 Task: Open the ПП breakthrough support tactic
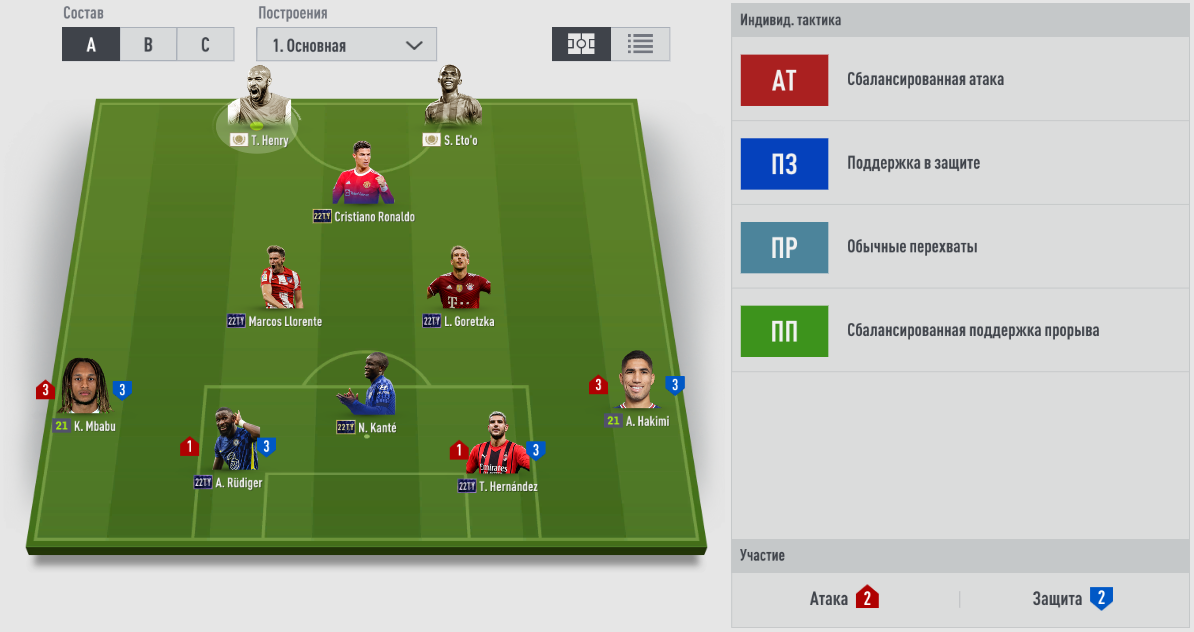pyautogui.click(x=784, y=331)
